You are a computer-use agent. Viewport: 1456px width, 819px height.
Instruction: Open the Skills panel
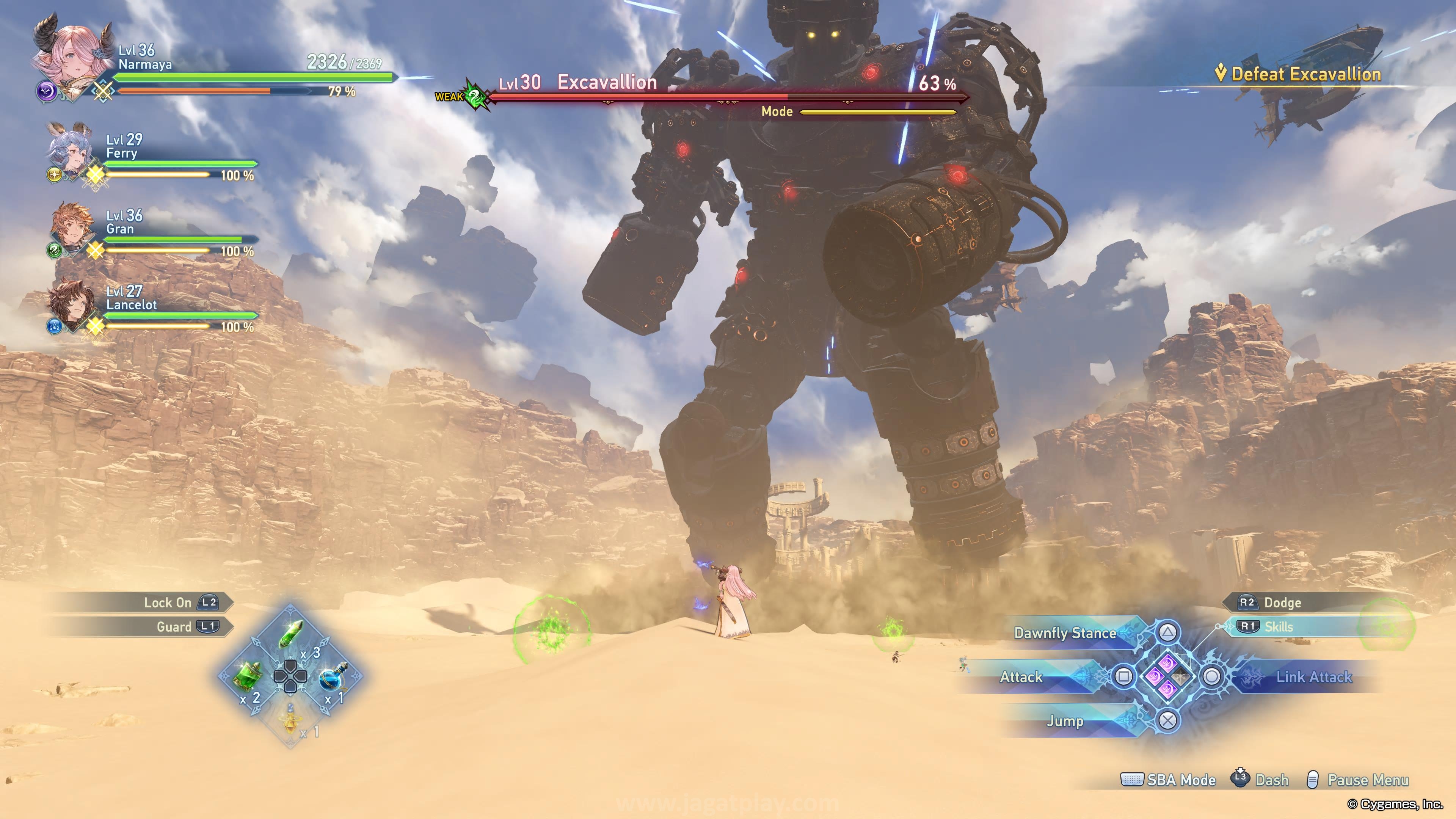[1279, 627]
